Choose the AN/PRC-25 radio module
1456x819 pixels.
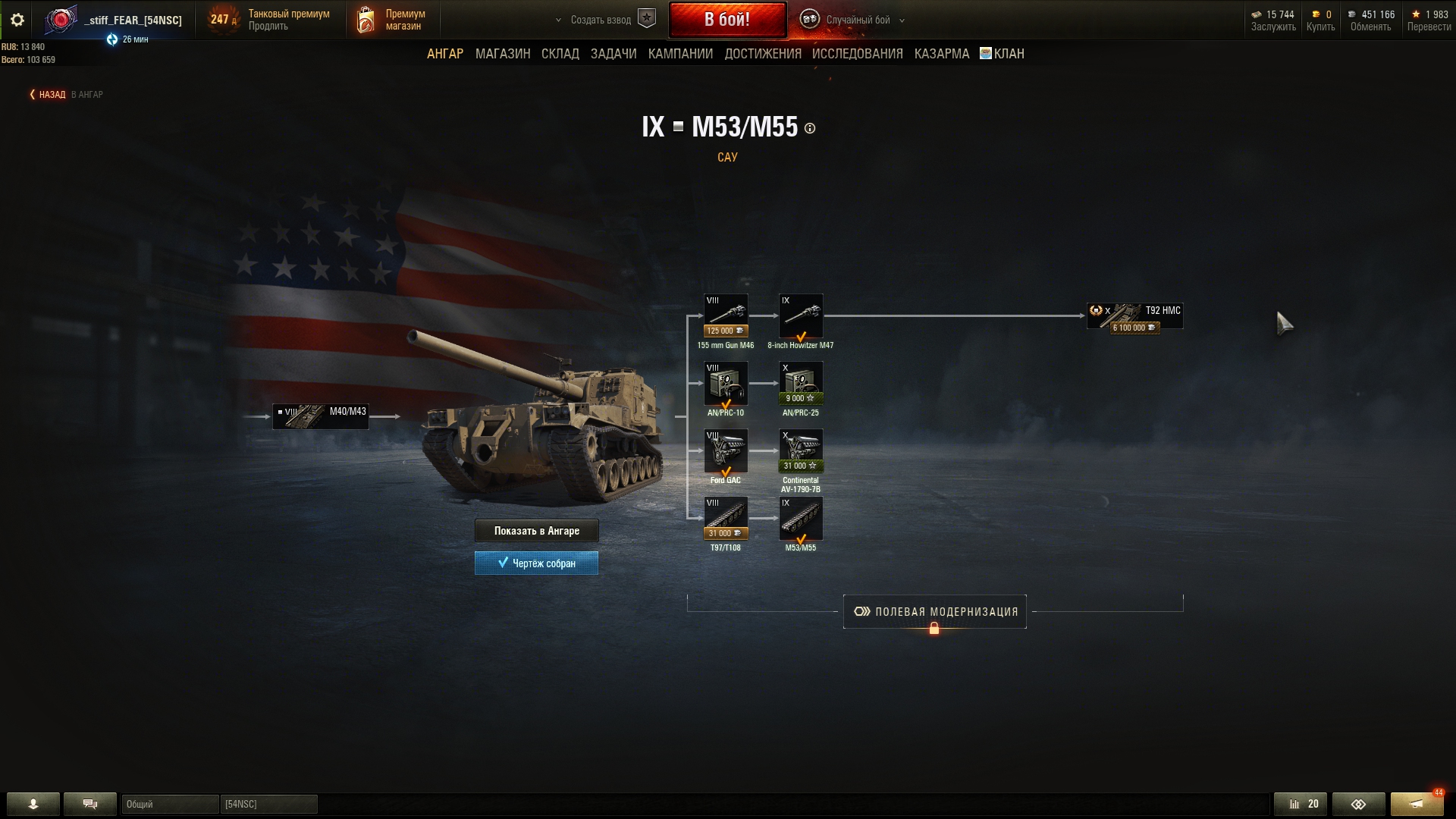(801, 383)
